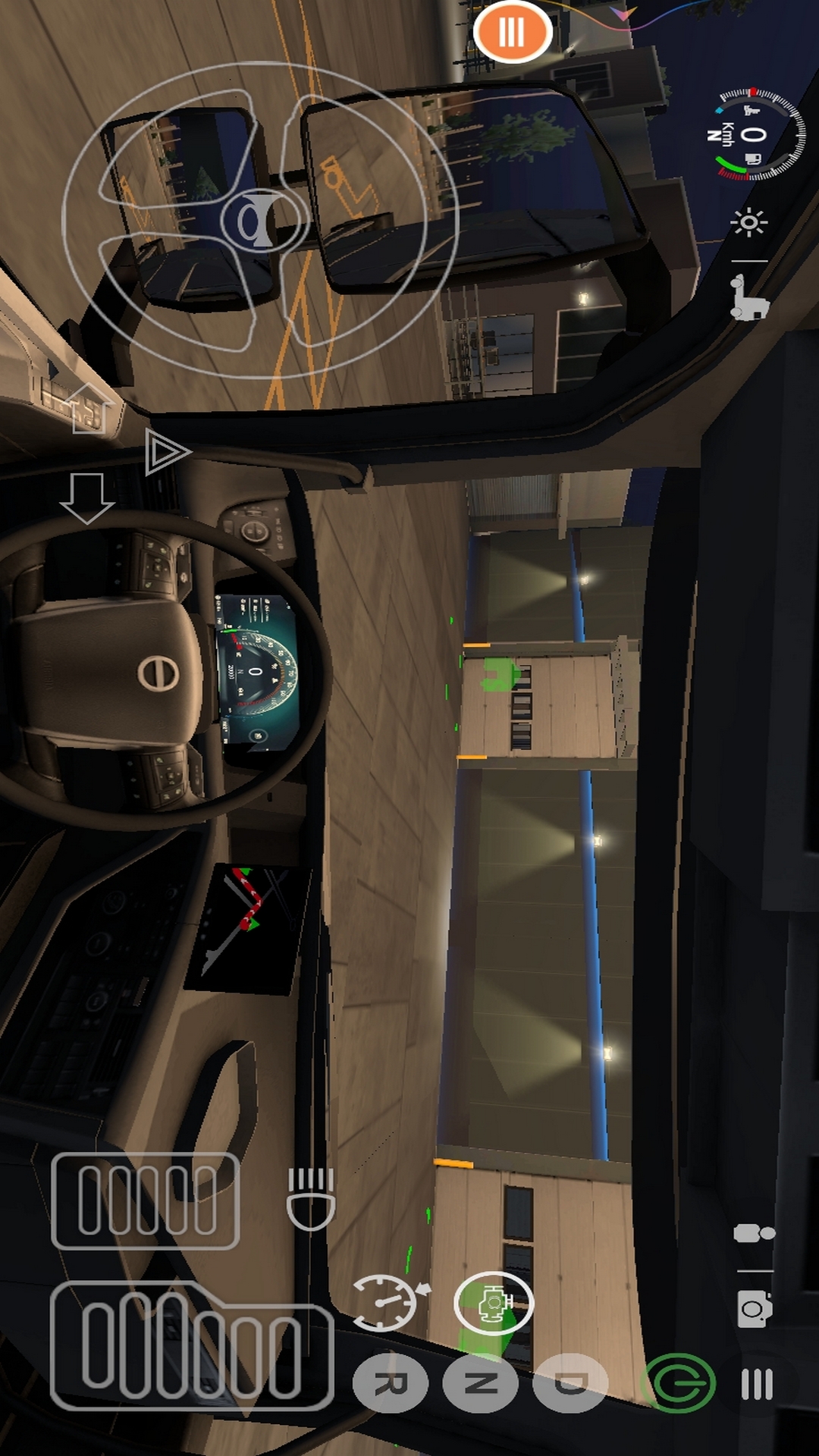The width and height of the screenshot is (819, 1456).
Task: Select the truck trailer coupling icon
Action: tap(748, 297)
